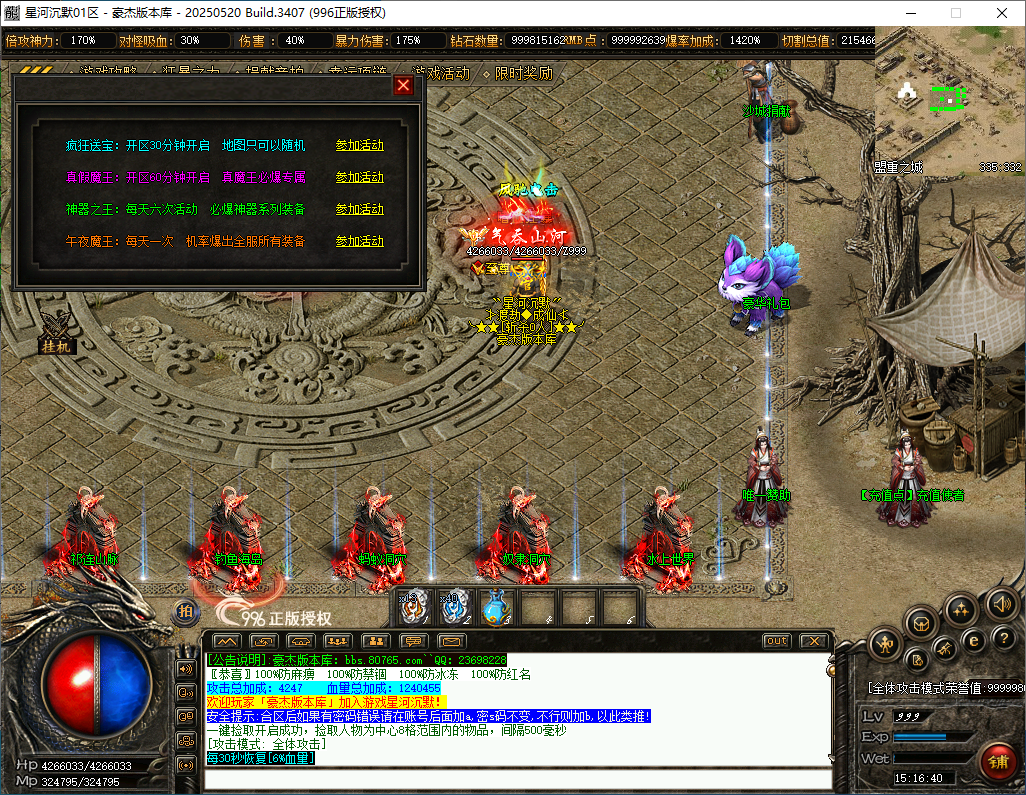Join the 真假魔王 activity
1026x795 pixels.
(359, 178)
